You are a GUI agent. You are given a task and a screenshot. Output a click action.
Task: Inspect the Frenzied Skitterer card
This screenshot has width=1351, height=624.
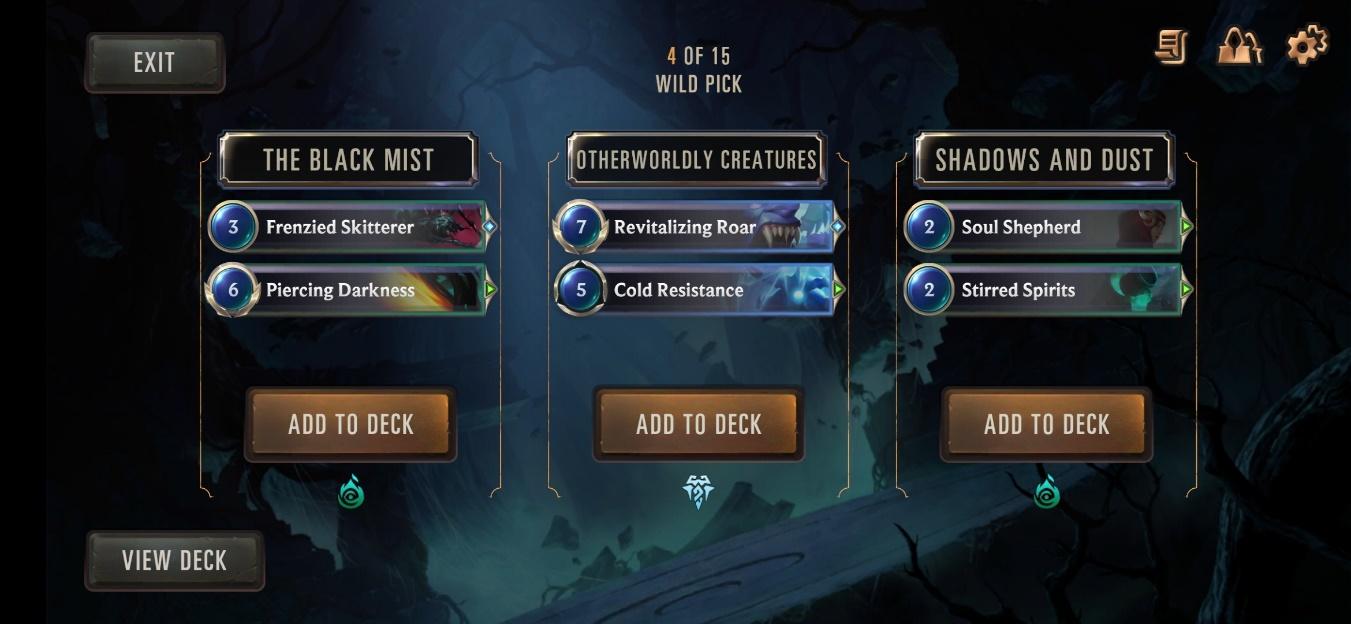coord(350,227)
